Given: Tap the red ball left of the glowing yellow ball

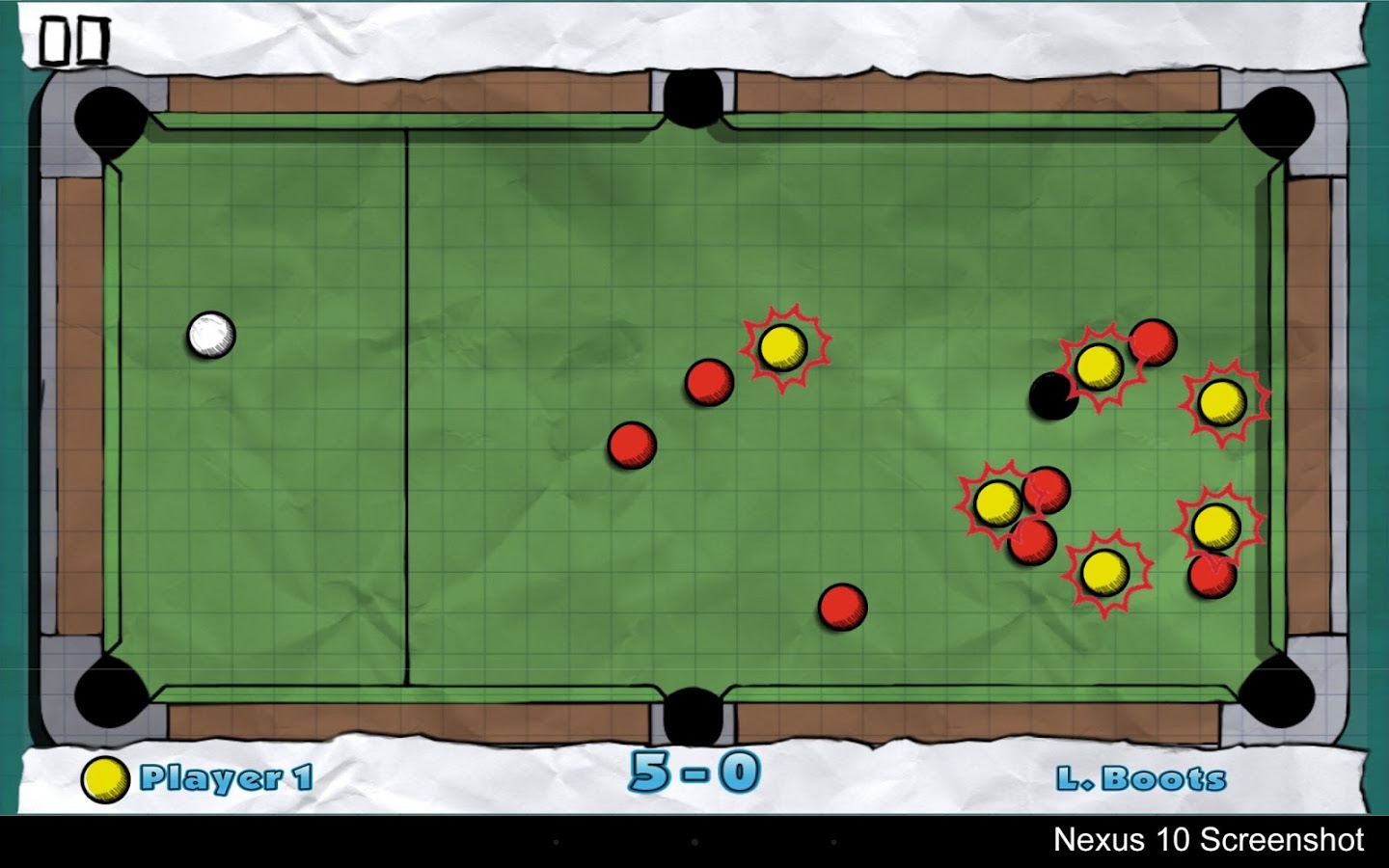Looking at the screenshot, I should pos(709,384).
